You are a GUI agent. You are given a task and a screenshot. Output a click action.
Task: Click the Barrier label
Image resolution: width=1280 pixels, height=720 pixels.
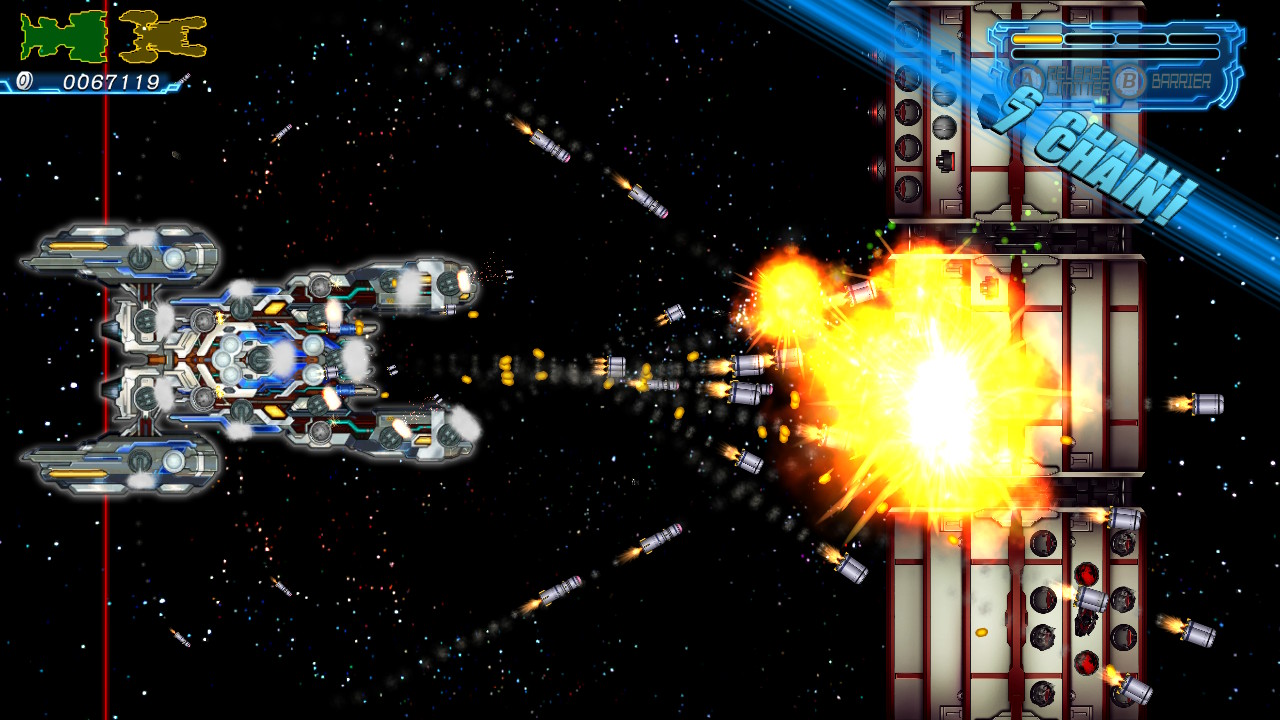1180,80
